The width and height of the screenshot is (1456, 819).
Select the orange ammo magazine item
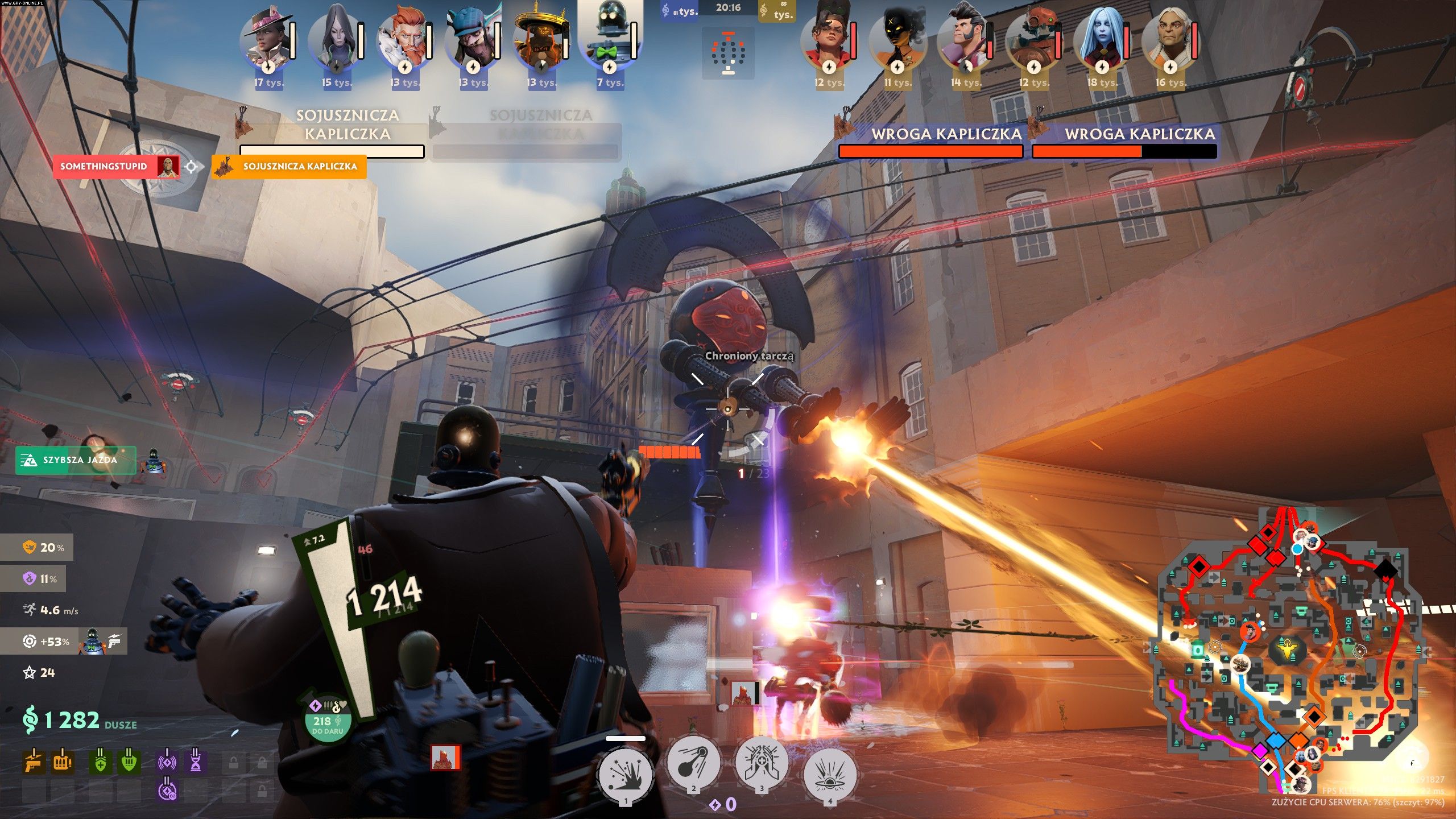pos(62,762)
